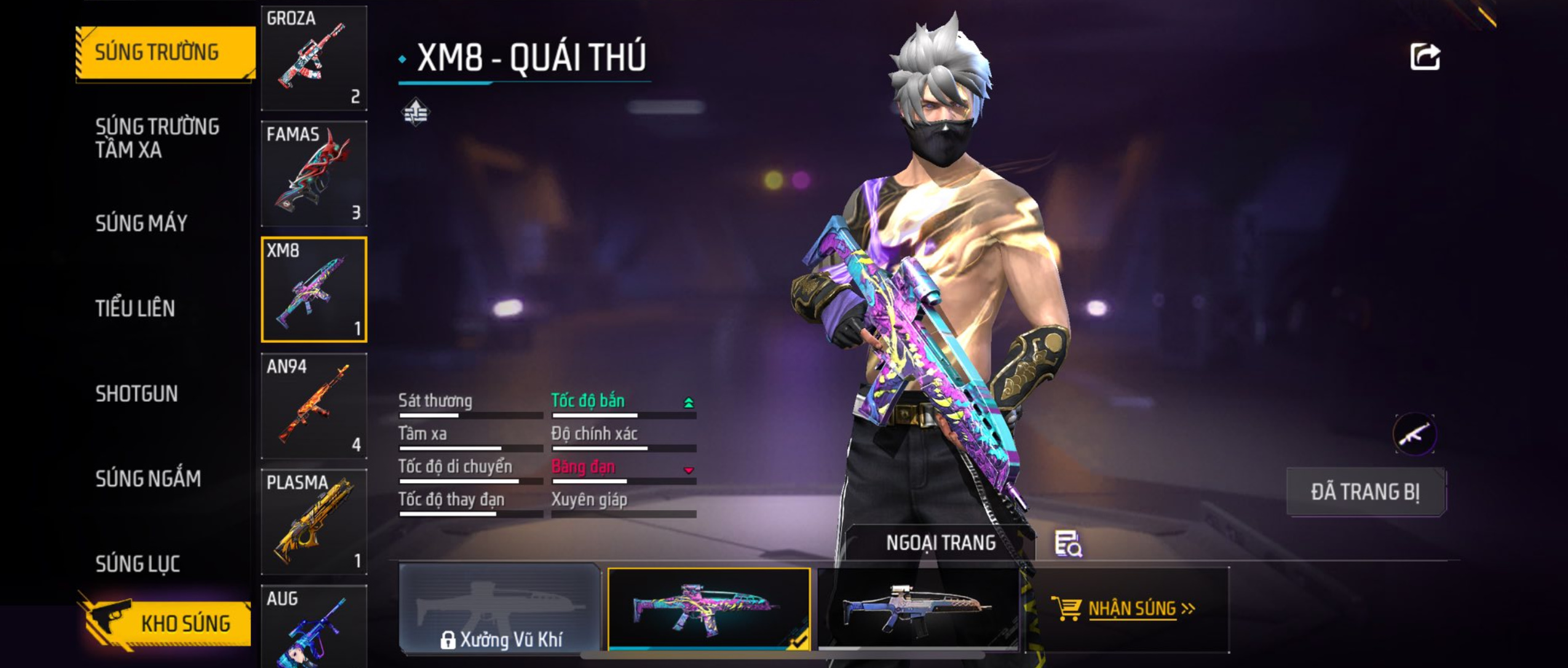Select the purple Quái Thú XM8 skin
The width and height of the screenshot is (1568, 668).
(708, 608)
